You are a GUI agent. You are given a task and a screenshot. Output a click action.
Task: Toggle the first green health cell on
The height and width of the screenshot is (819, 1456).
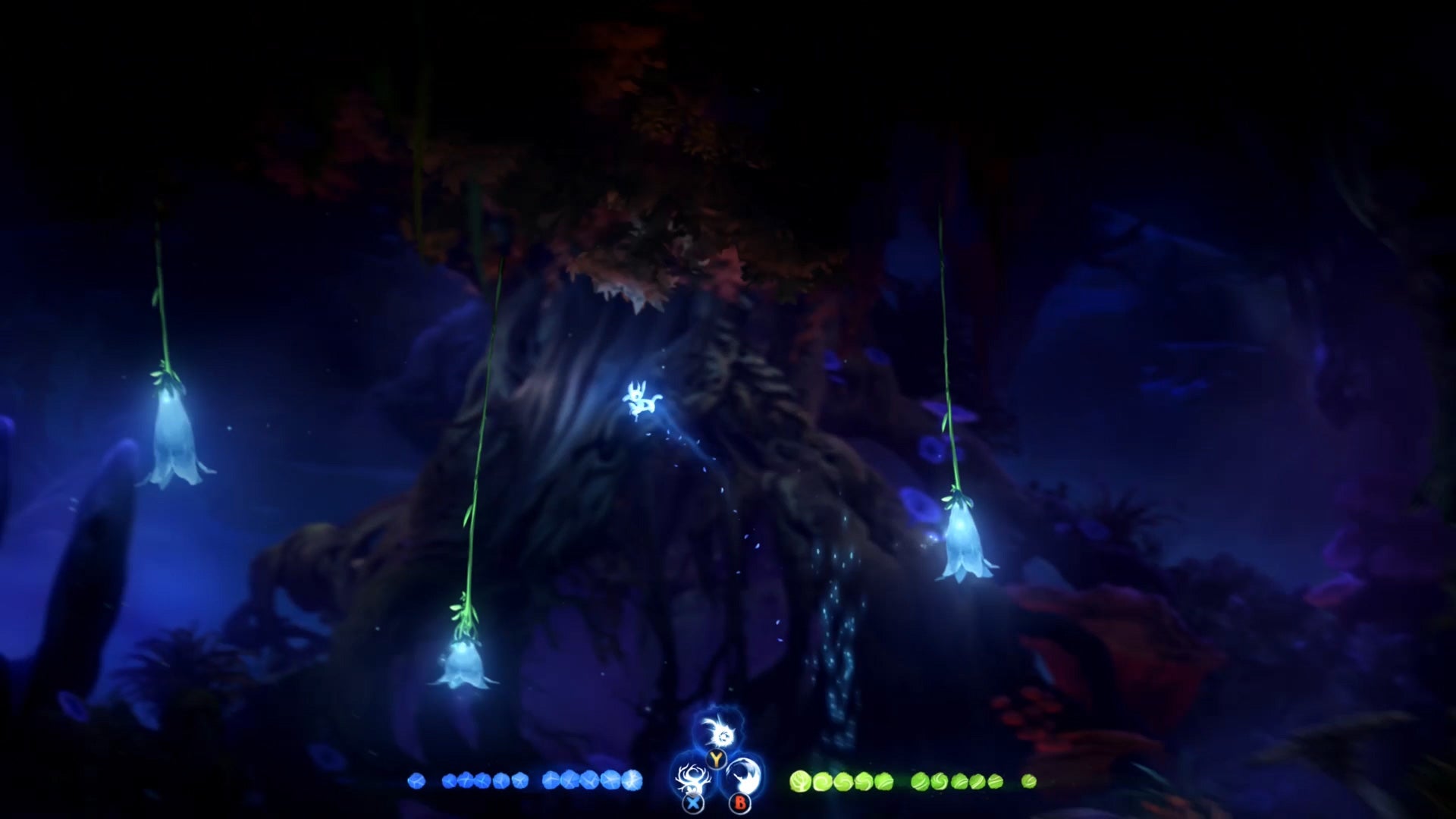[799, 780]
